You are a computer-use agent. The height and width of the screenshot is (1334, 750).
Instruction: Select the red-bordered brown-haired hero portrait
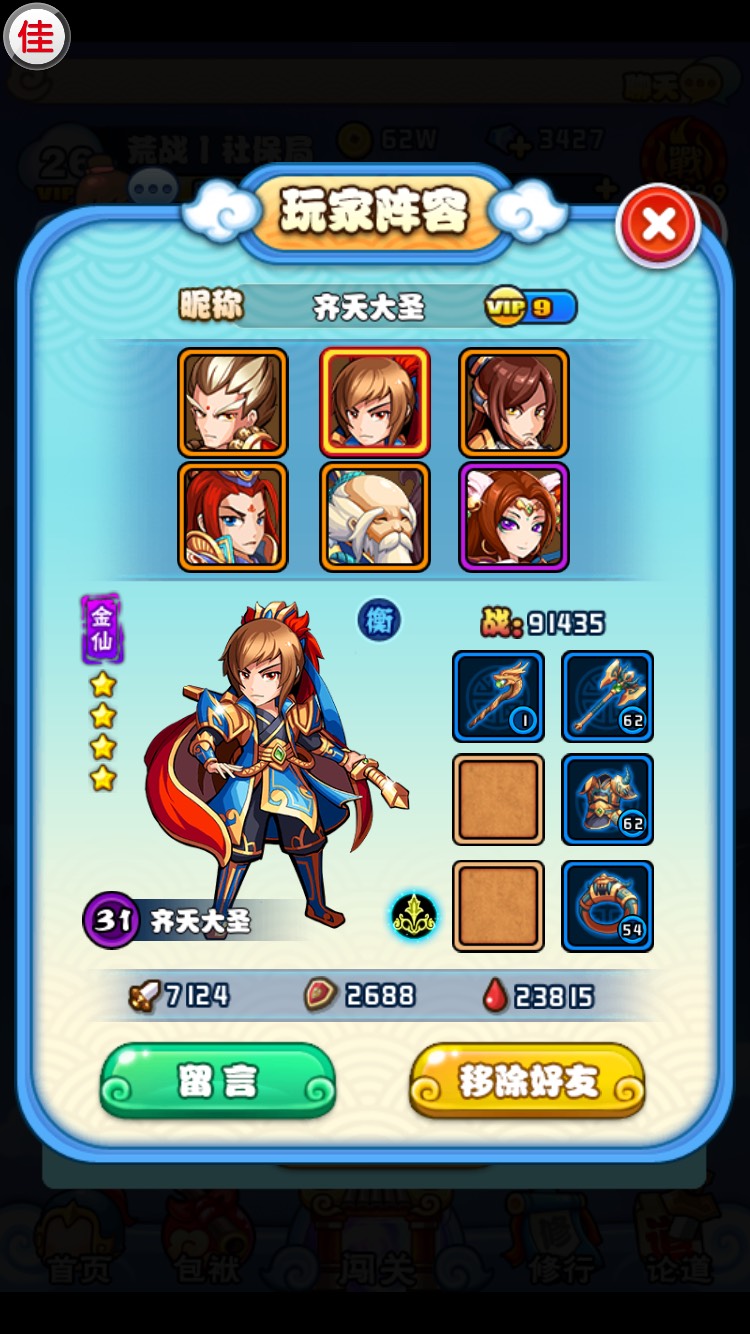tap(374, 402)
